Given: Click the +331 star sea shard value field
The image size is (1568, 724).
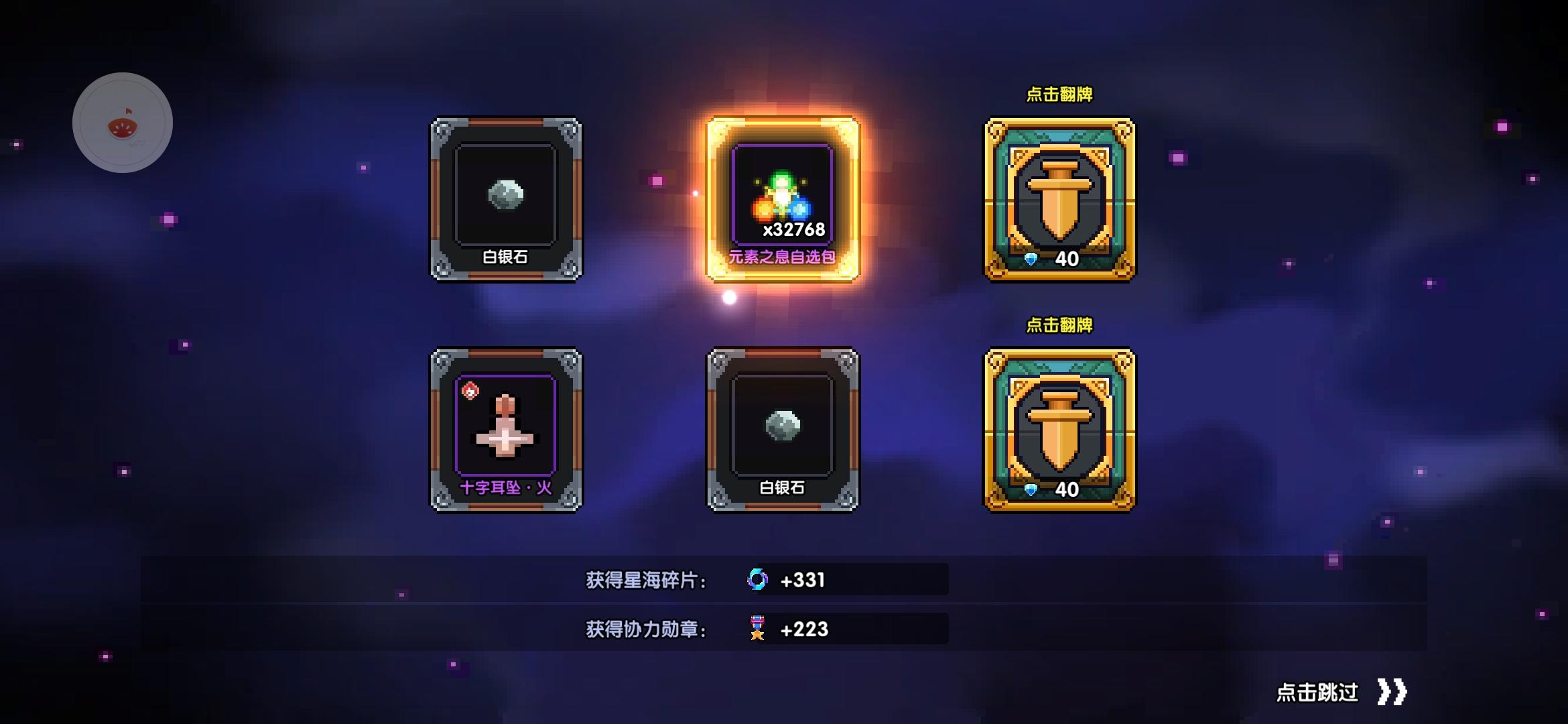Looking at the screenshot, I should 804,582.
